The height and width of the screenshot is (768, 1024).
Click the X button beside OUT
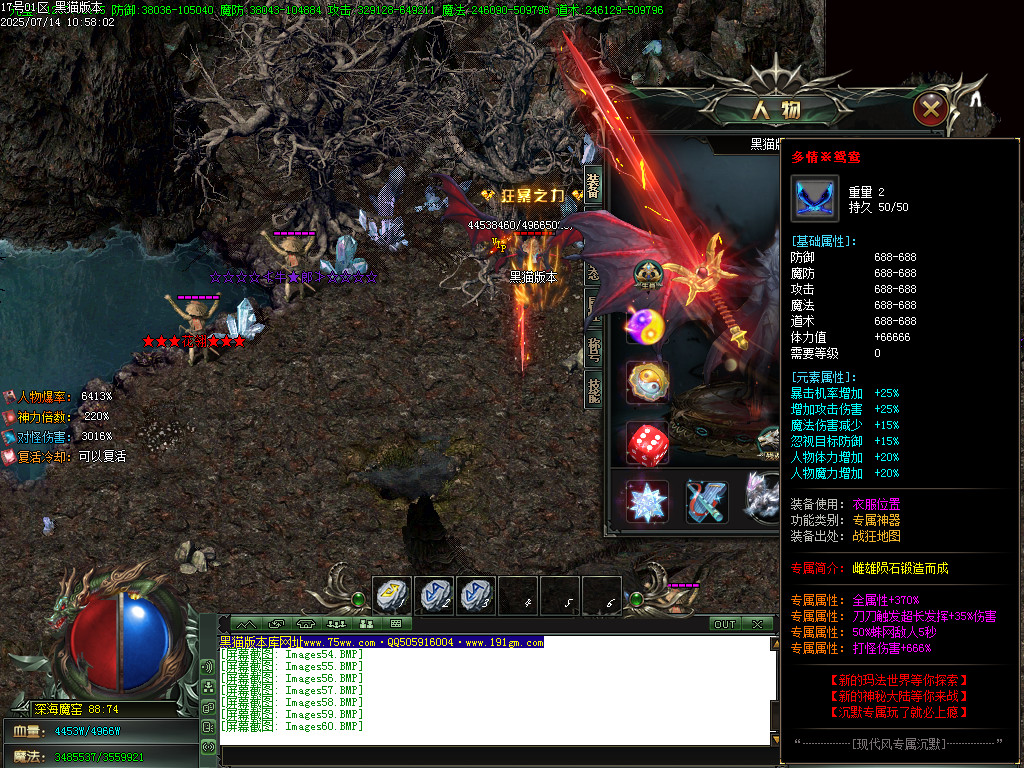(x=757, y=624)
